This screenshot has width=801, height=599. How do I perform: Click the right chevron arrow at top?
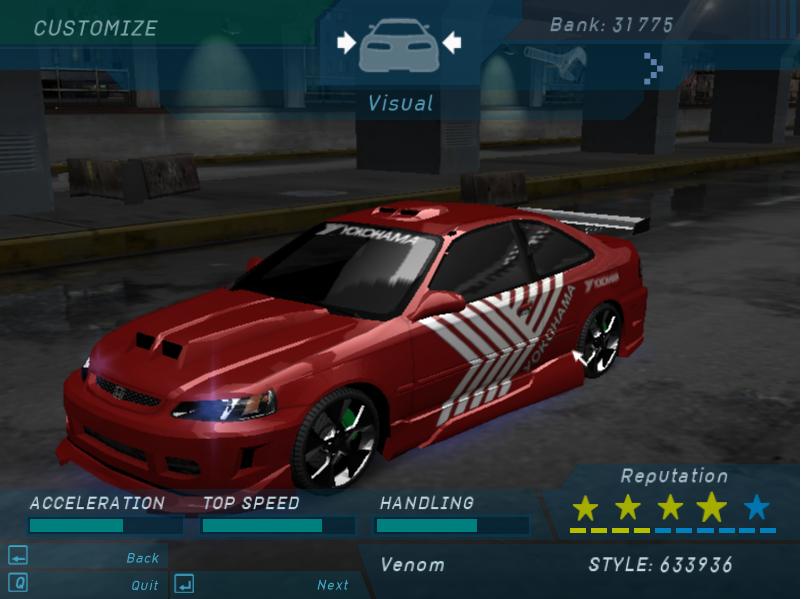pyautogui.click(x=654, y=68)
